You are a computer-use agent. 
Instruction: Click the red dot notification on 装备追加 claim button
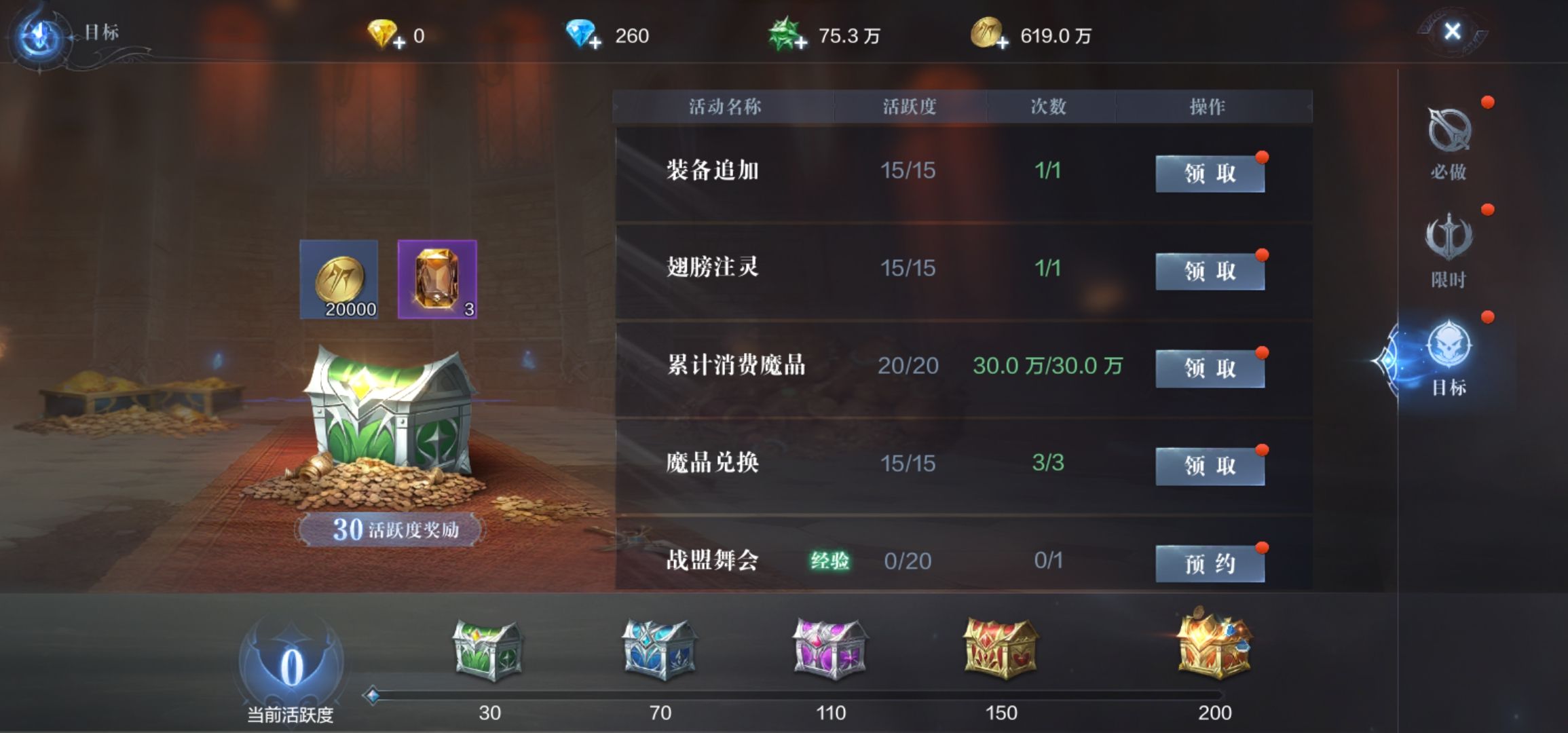[x=1262, y=156]
